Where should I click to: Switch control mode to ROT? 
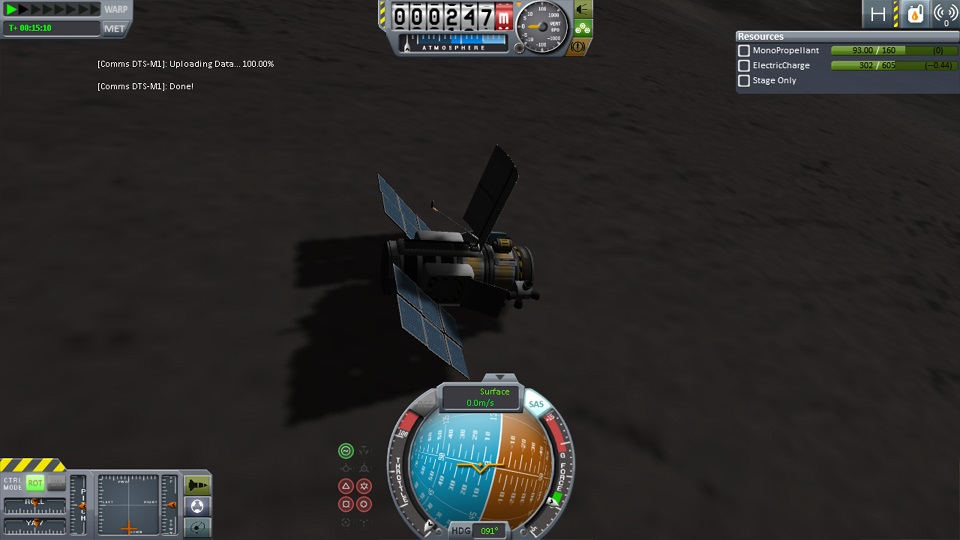[36, 483]
